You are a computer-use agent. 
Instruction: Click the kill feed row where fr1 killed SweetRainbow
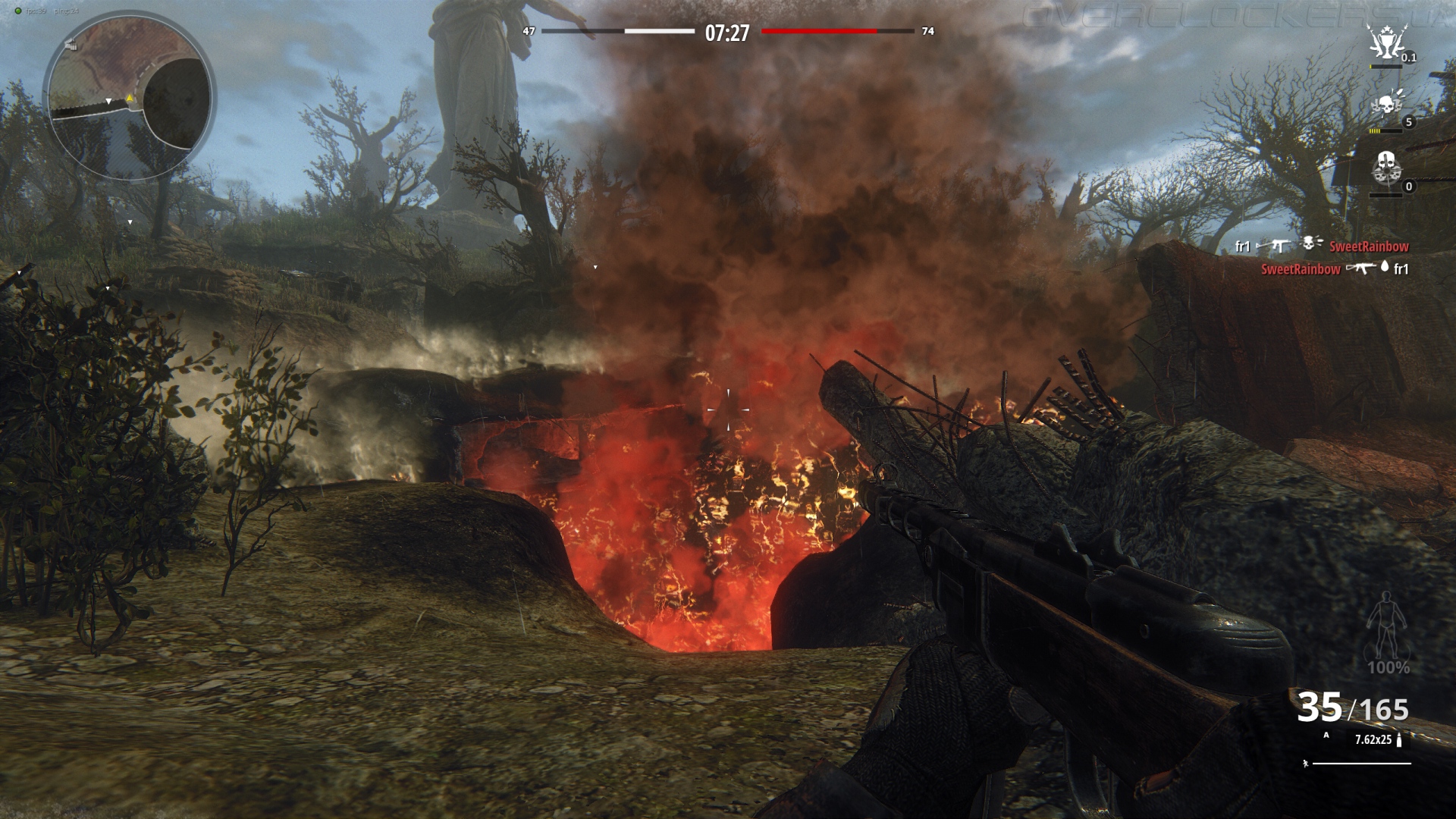(x=1321, y=246)
